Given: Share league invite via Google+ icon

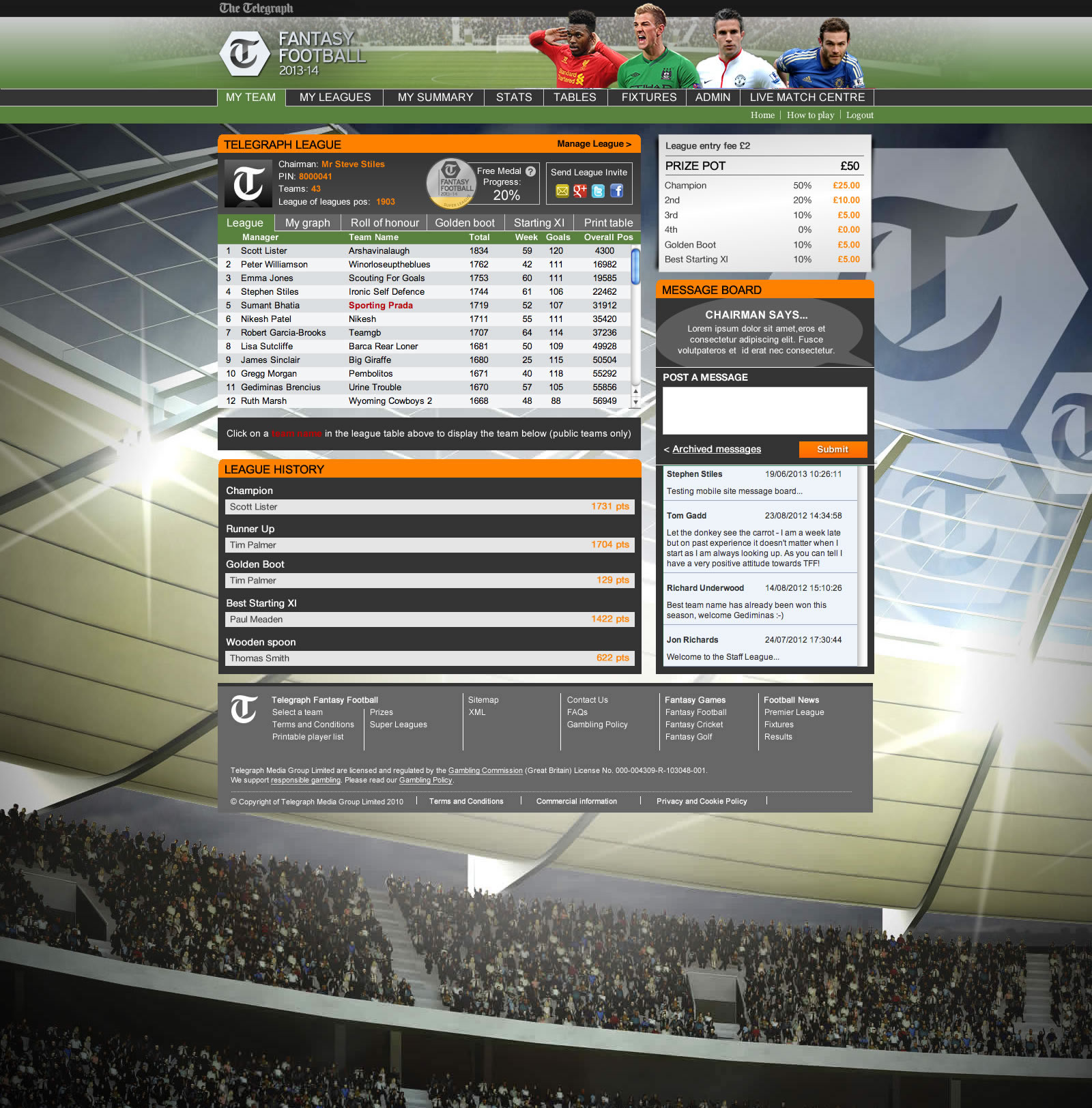Looking at the screenshot, I should pos(580,191).
